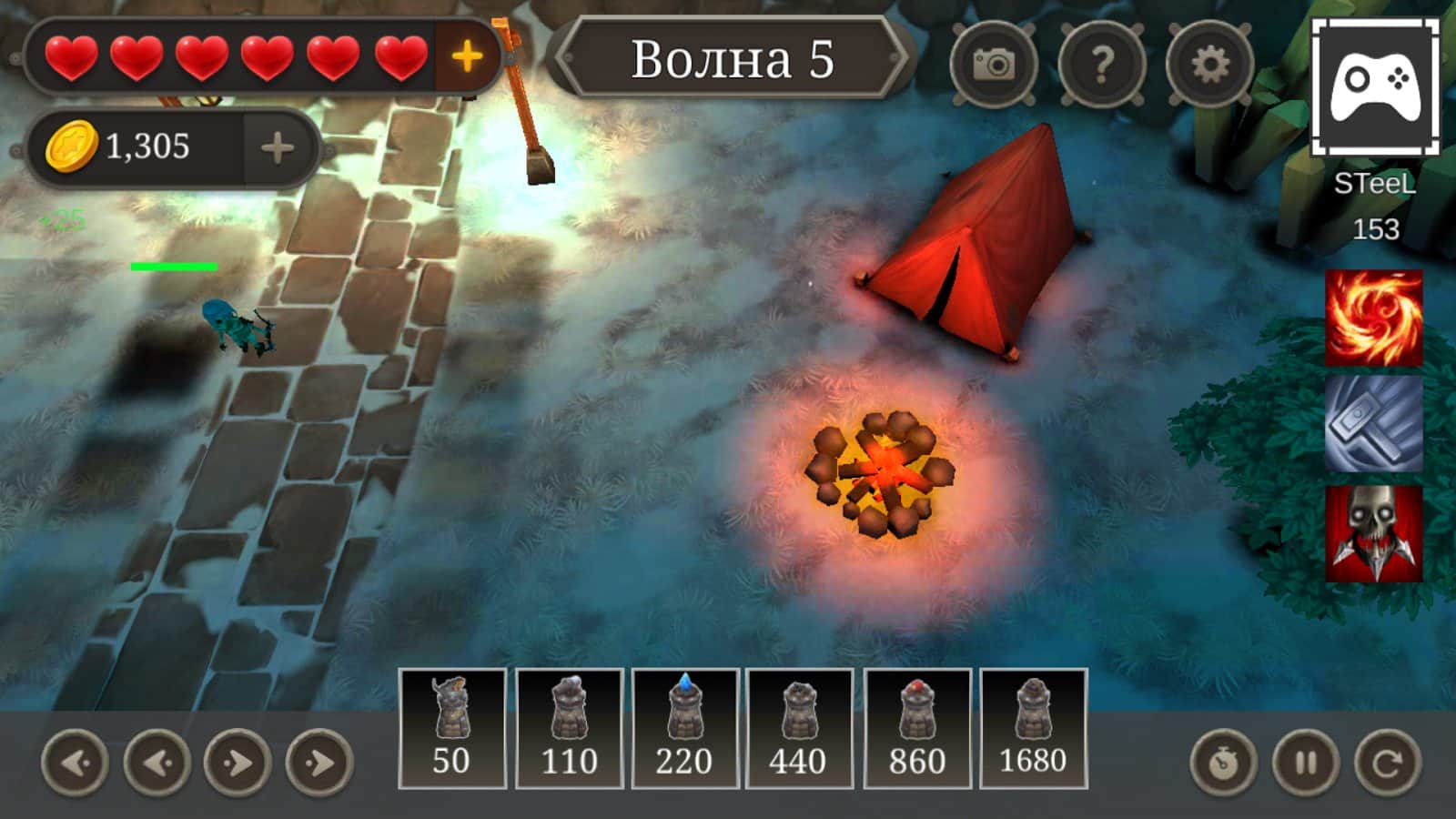The image size is (1456, 819).
Task: Open the camera screenshot icon
Action: [996, 62]
